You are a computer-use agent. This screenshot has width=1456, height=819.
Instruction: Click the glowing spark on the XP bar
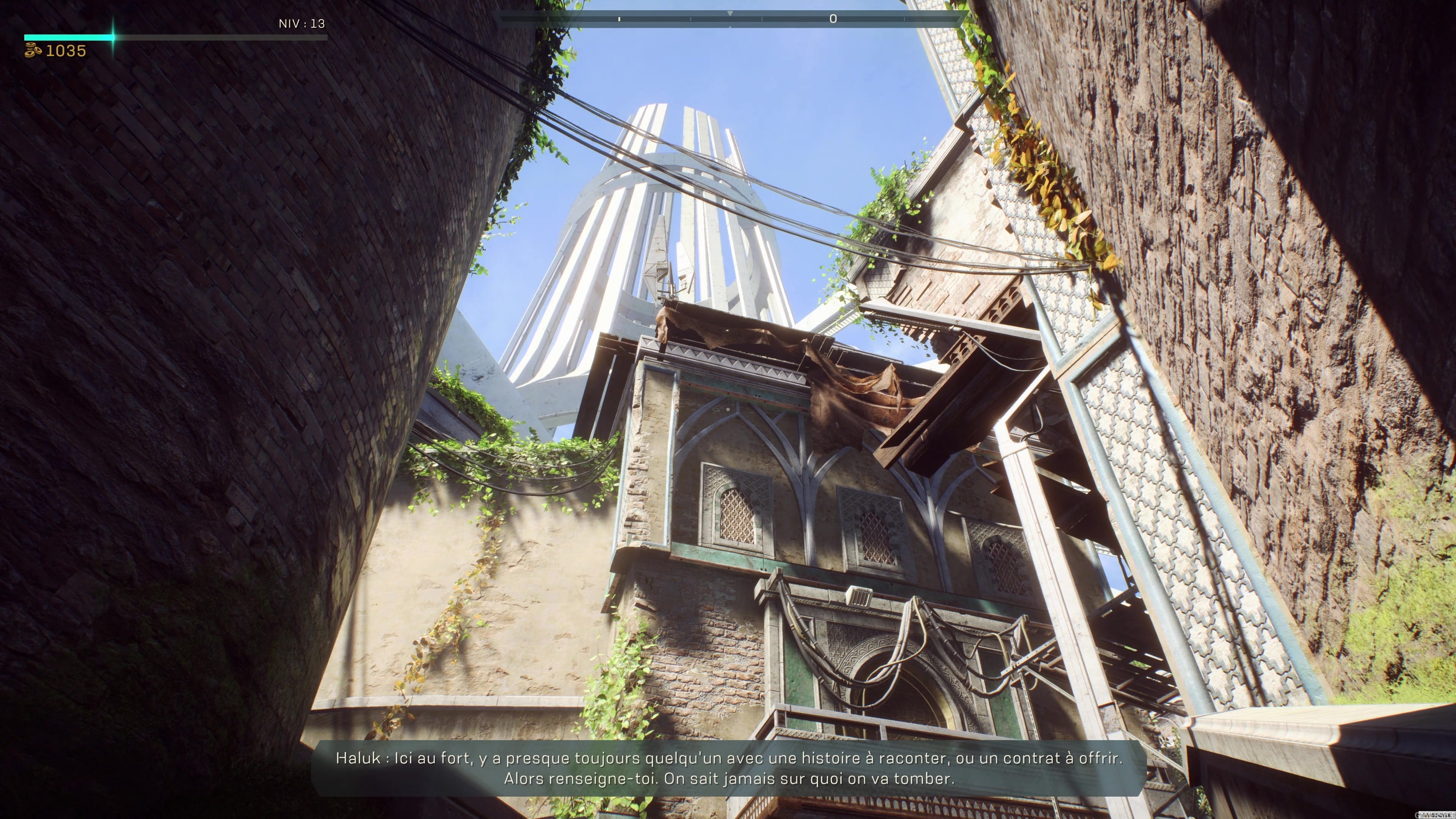coord(113,37)
